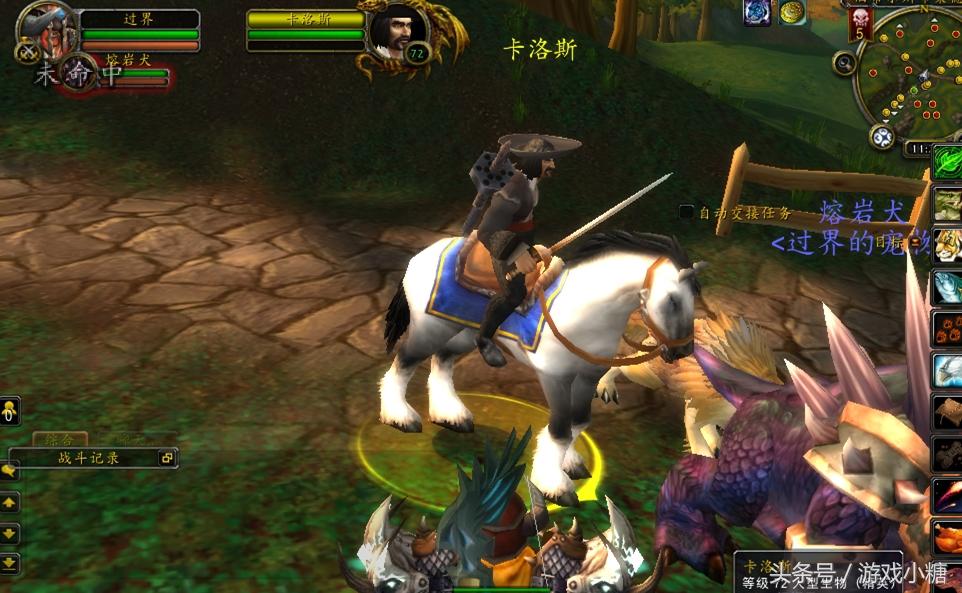Toggle the 自动交接任务 checkbox
962x593 pixels.
[686, 212]
